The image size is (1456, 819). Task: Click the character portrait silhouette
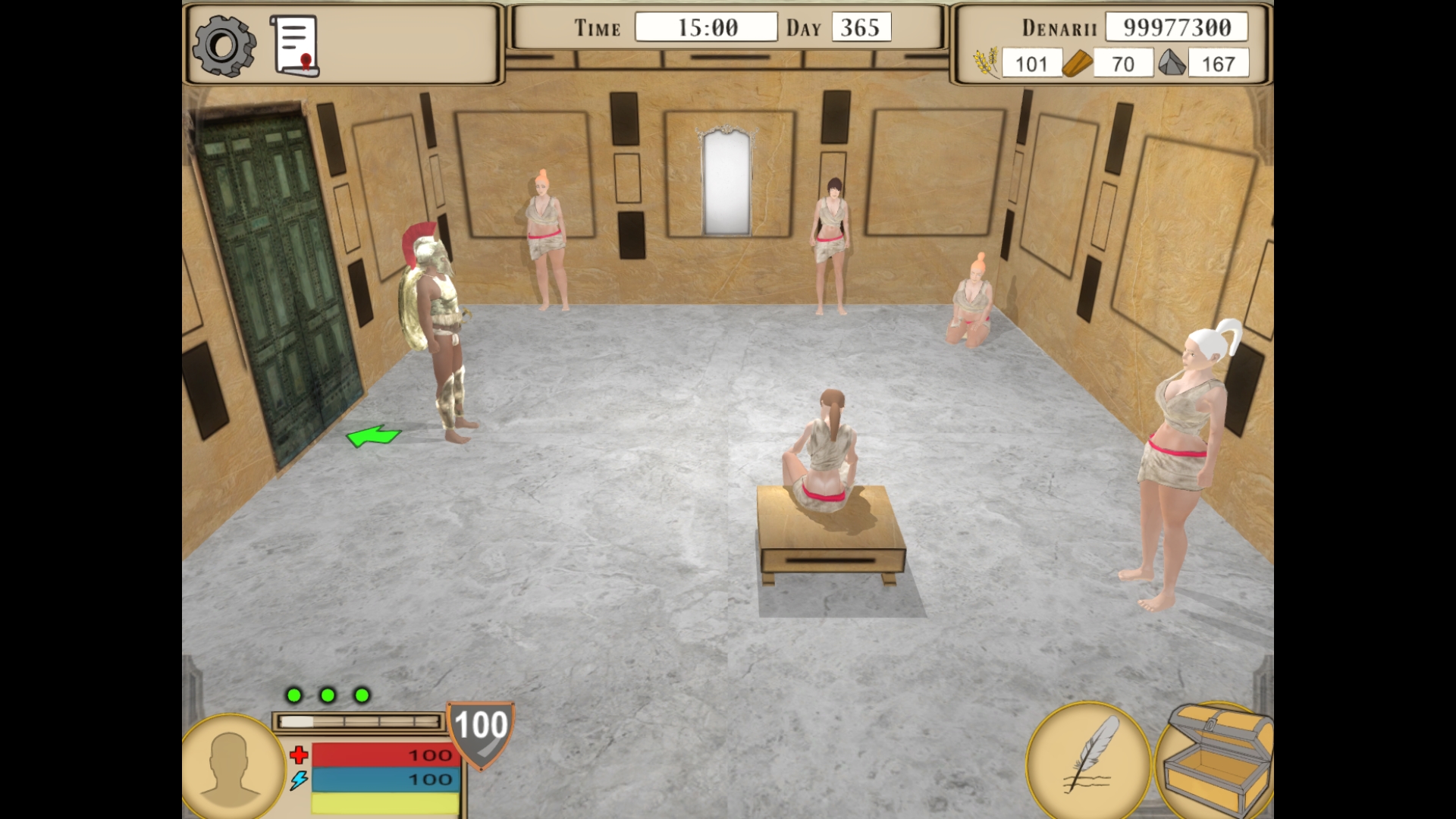click(x=233, y=767)
